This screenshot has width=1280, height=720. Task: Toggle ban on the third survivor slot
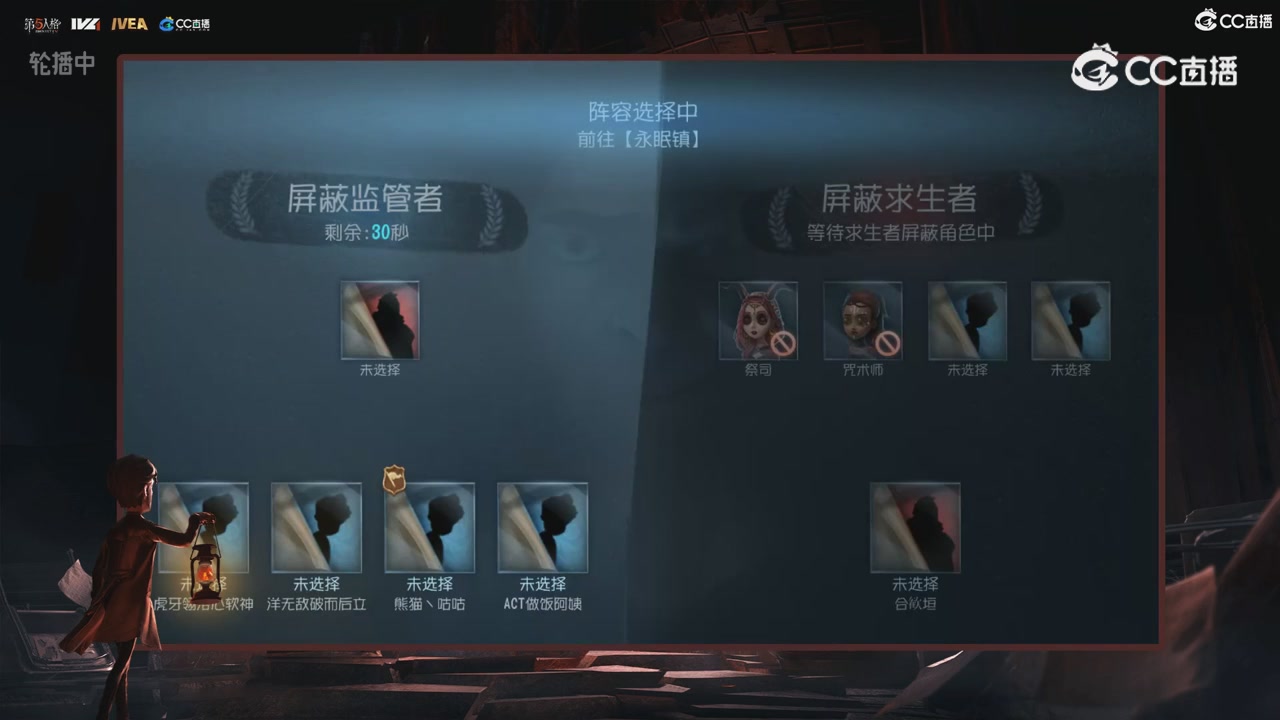tap(967, 322)
